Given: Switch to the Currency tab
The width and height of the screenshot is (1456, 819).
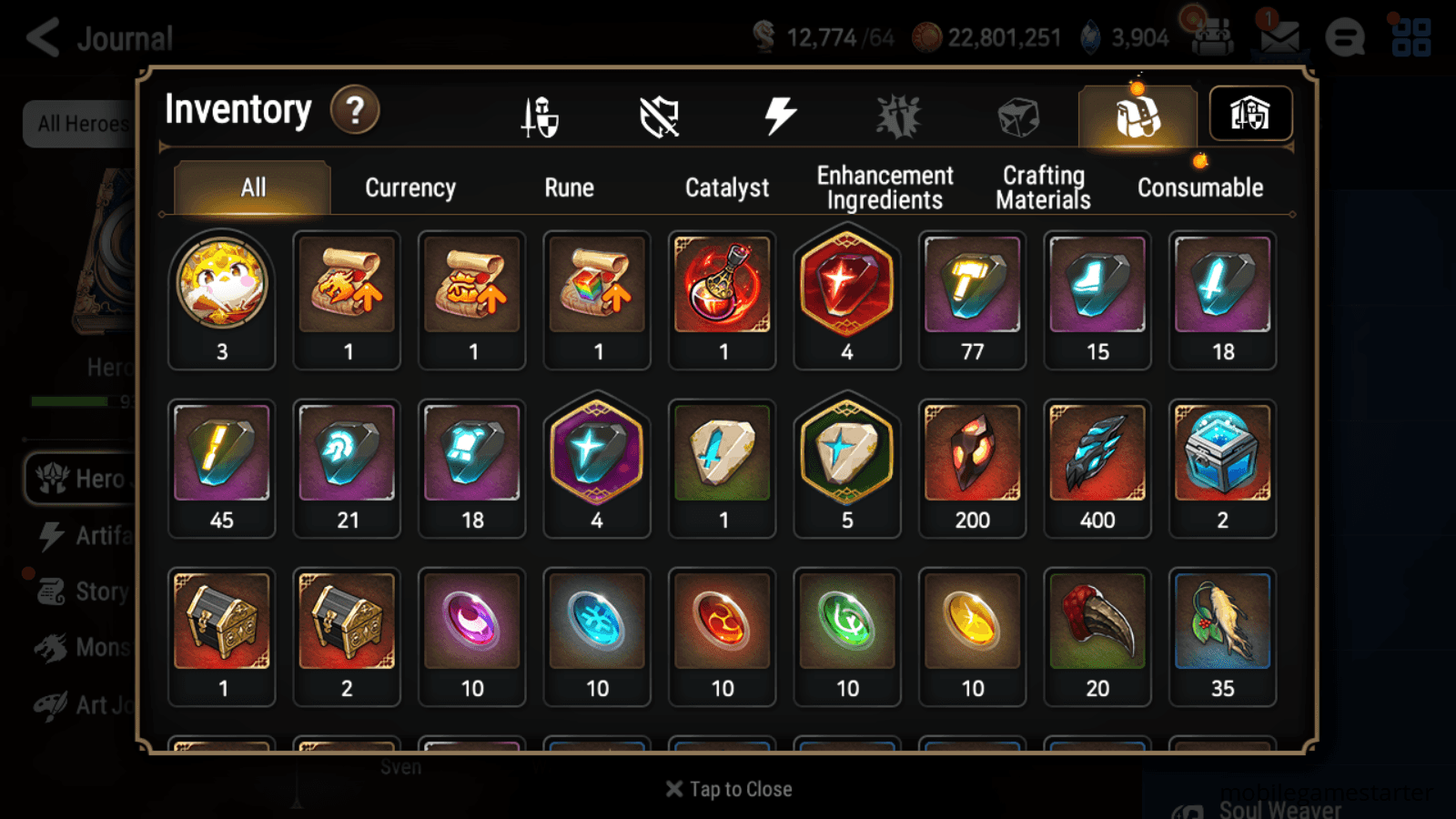Looking at the screenshot, I should pyautogui.click(x=409, y=187).
